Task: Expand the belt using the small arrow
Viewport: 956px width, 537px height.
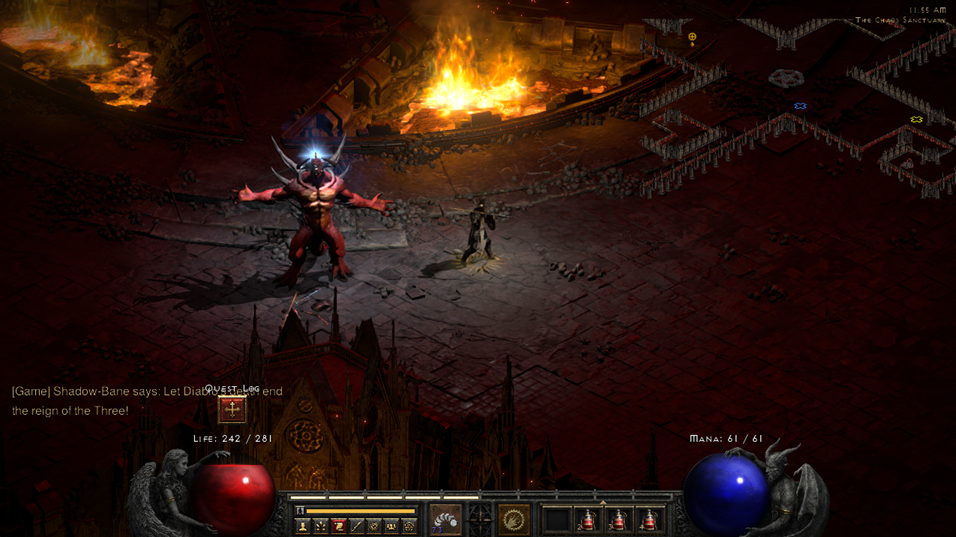Action: pos(602,503)
